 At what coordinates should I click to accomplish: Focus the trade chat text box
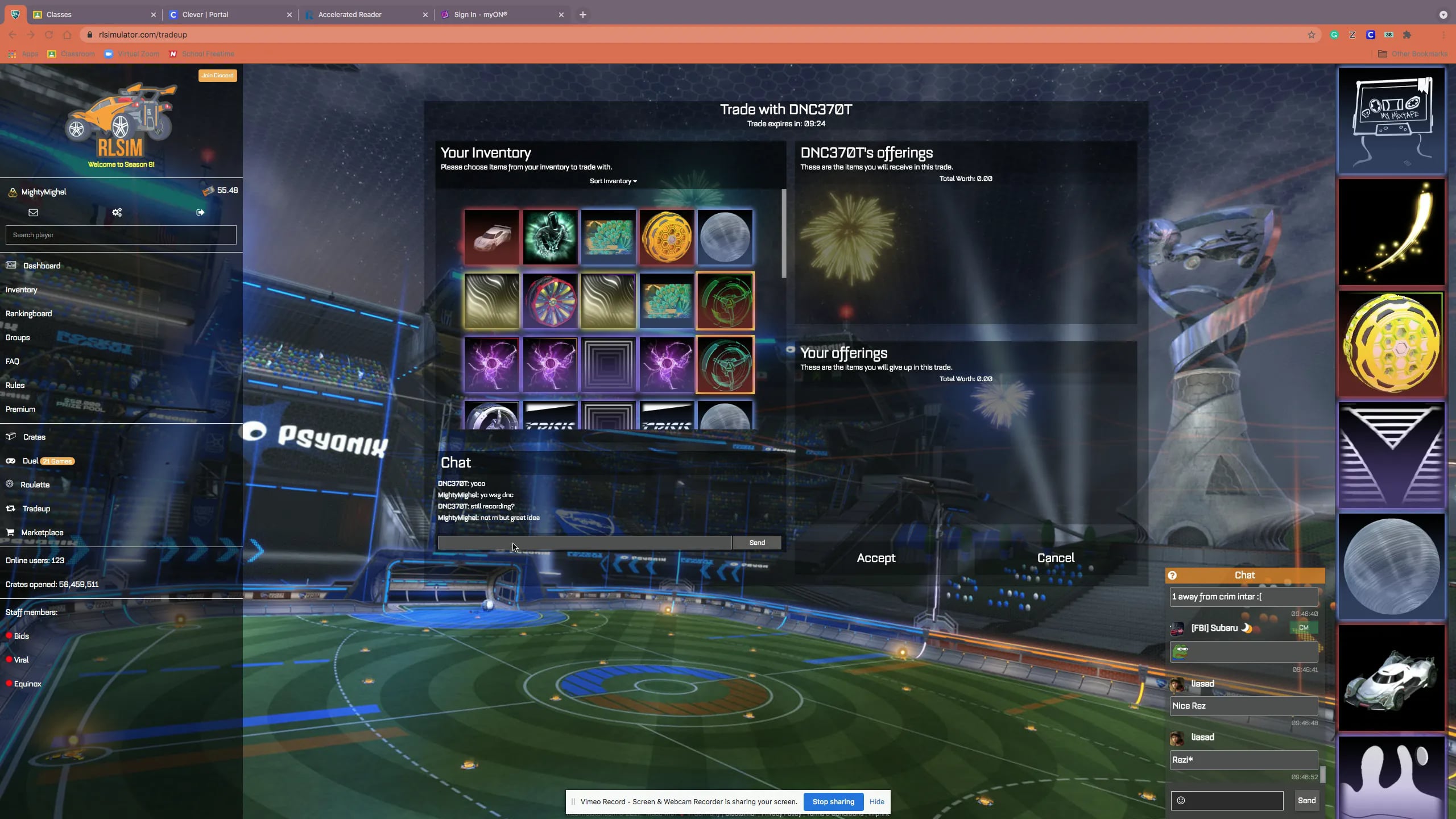[x=584, y=543]
